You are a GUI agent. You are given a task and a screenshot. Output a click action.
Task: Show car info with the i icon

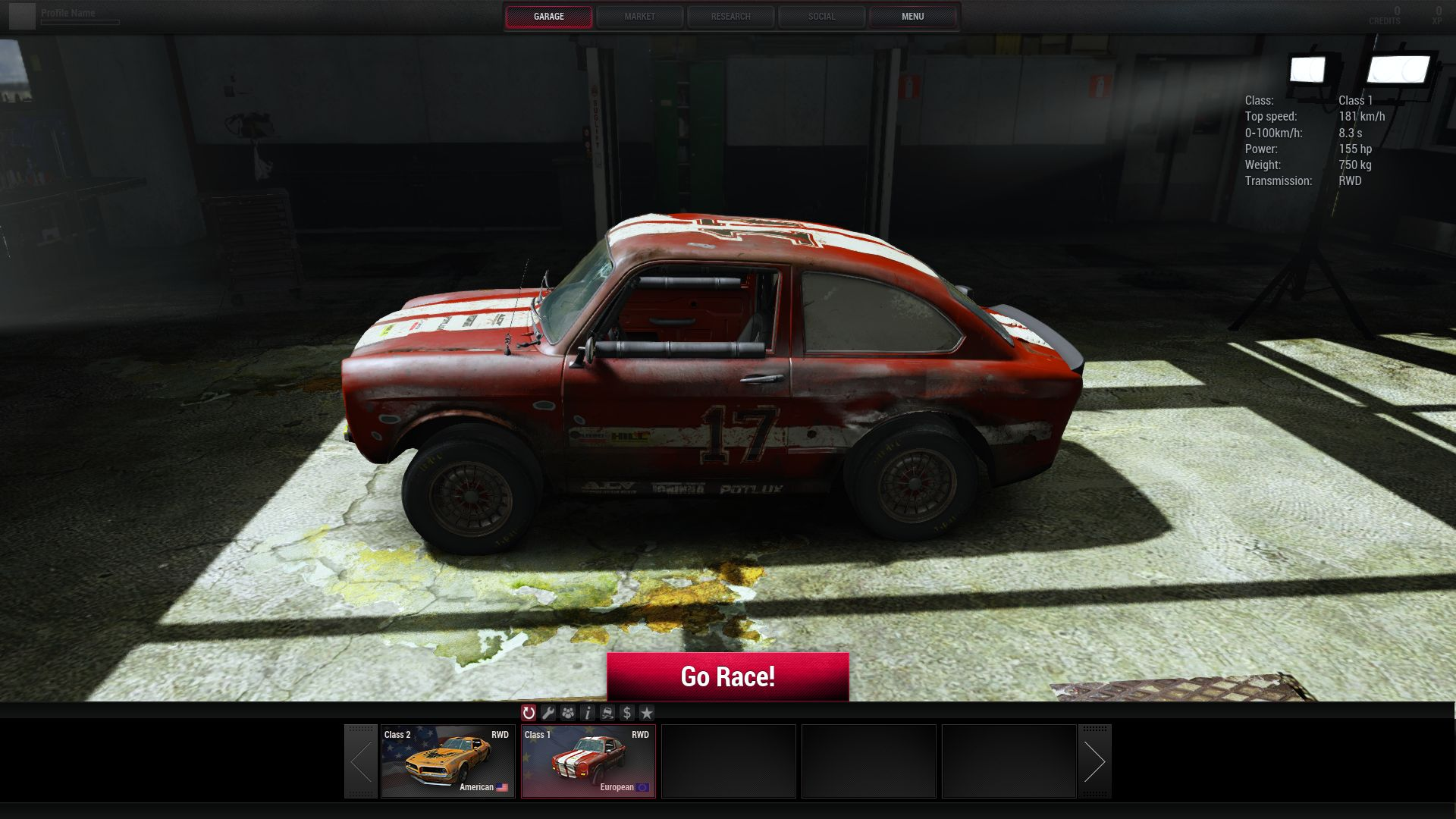coord(588,713)
